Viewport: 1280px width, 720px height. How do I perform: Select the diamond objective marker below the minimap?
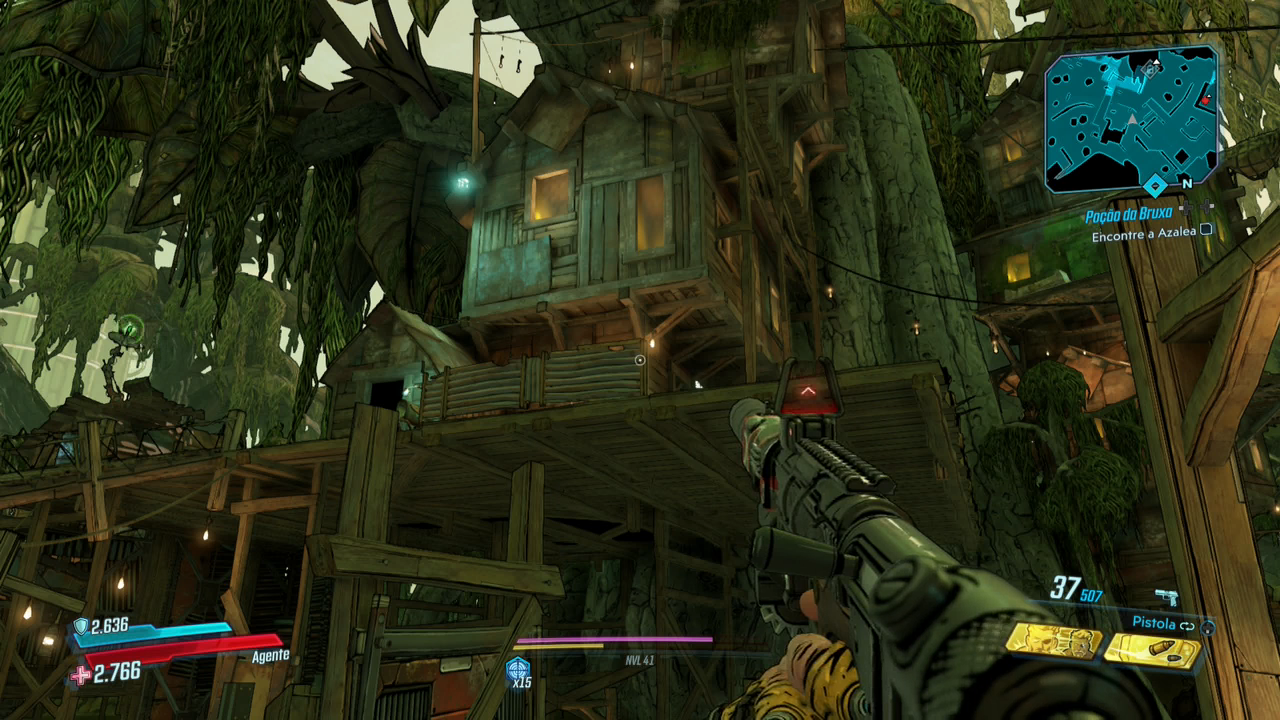click(1155, 185)
